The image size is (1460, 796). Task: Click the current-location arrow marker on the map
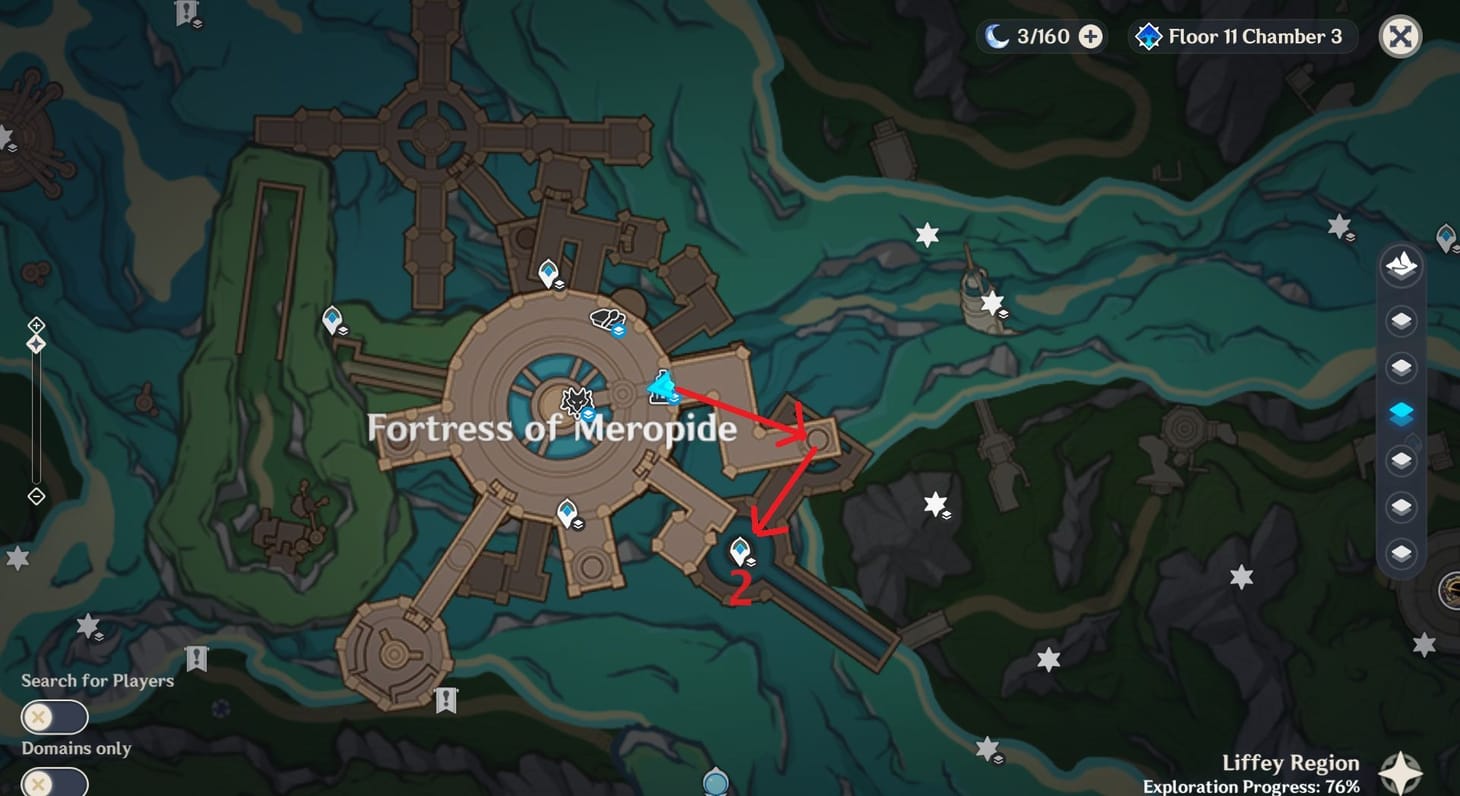(x=663, y=386)
